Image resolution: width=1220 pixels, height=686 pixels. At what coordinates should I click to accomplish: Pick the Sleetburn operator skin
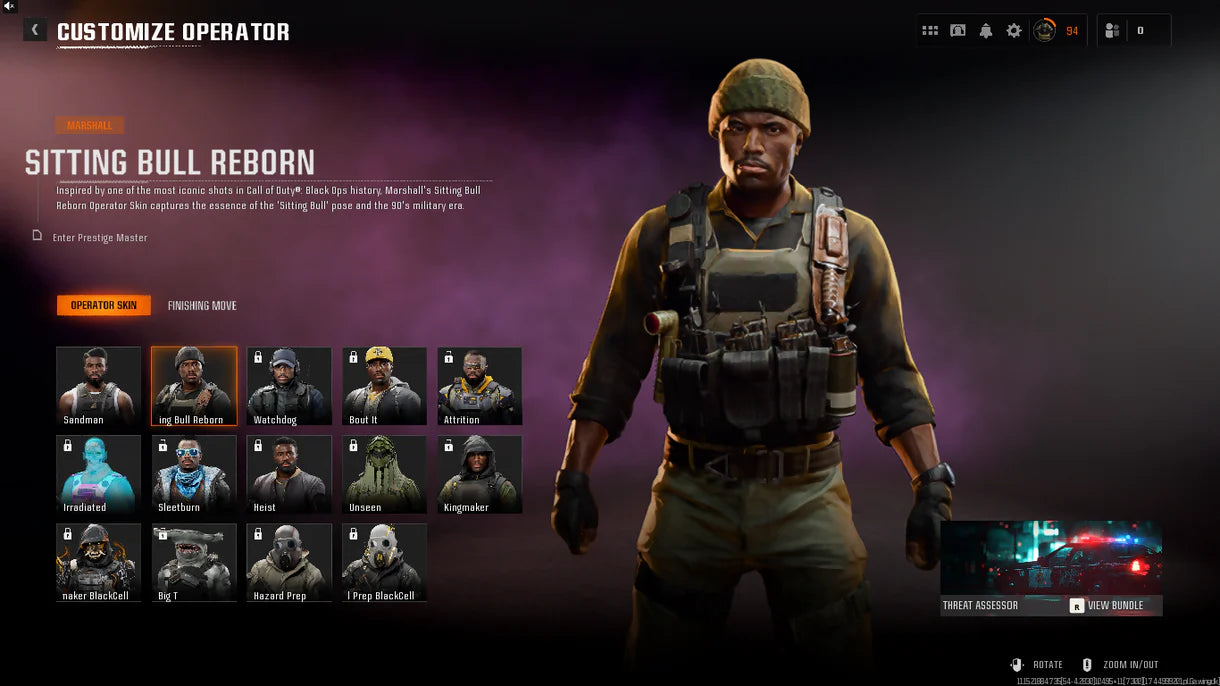tap(194, 474)
